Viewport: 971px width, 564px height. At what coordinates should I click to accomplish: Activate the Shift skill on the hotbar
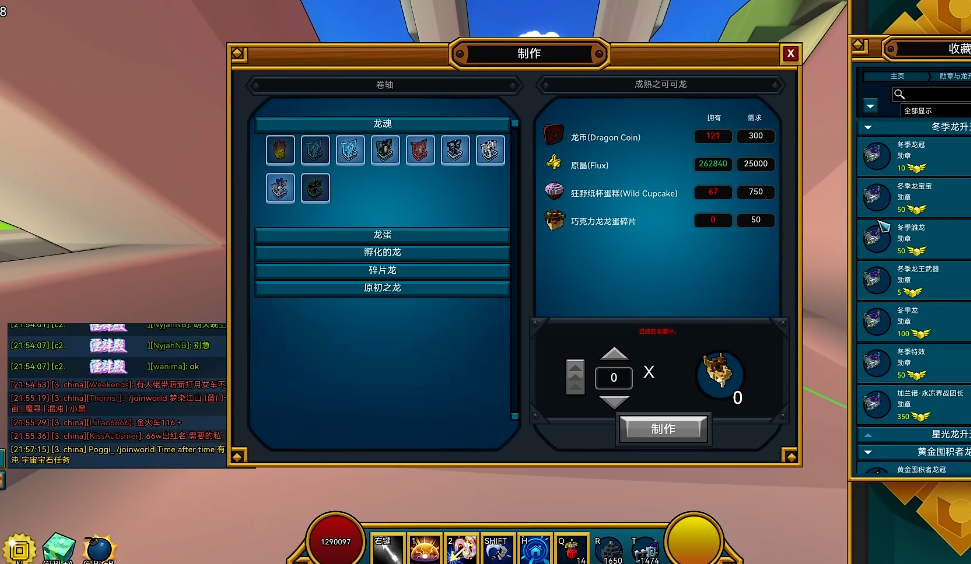[x=497, y=547]
